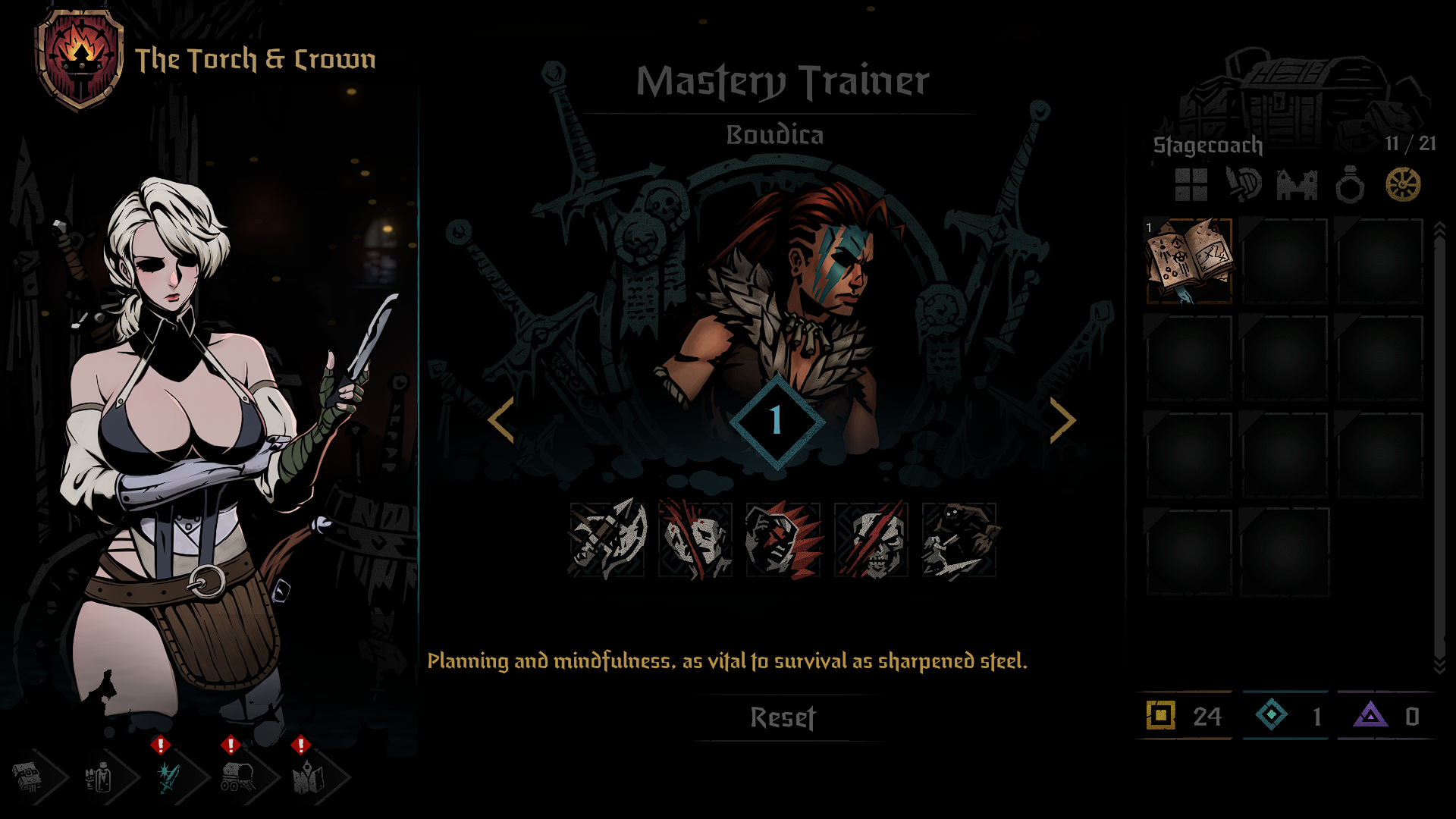Choose the red-spiked screaming face skill

pos(783,539)
